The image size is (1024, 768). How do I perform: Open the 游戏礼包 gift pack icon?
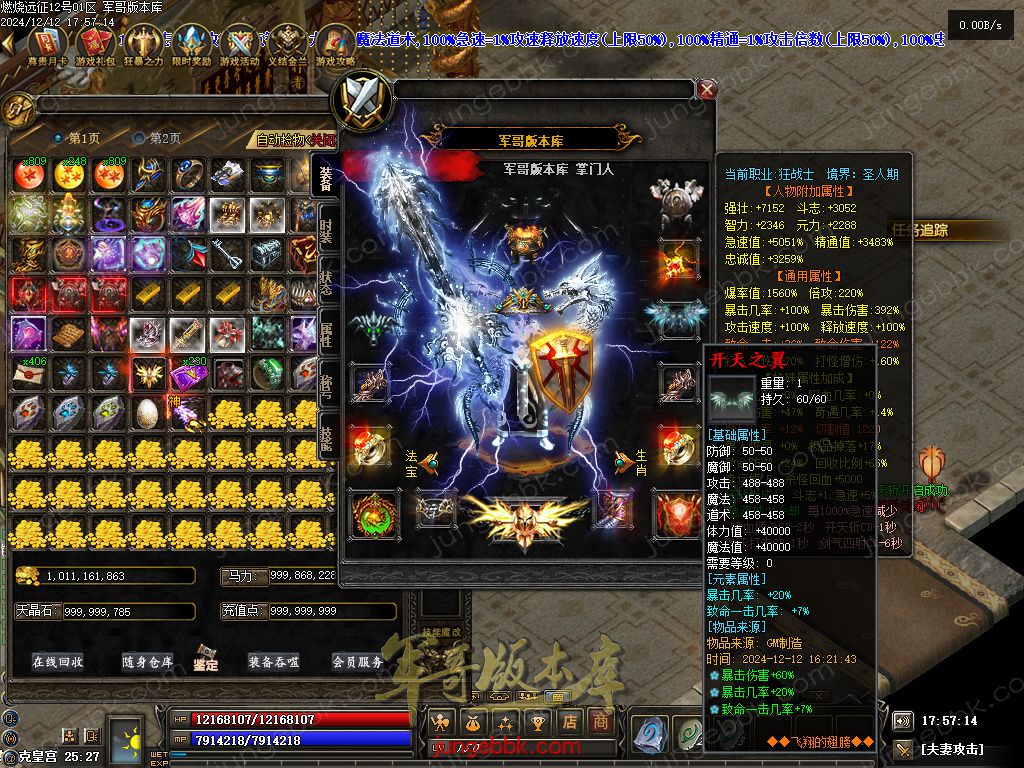94,45
